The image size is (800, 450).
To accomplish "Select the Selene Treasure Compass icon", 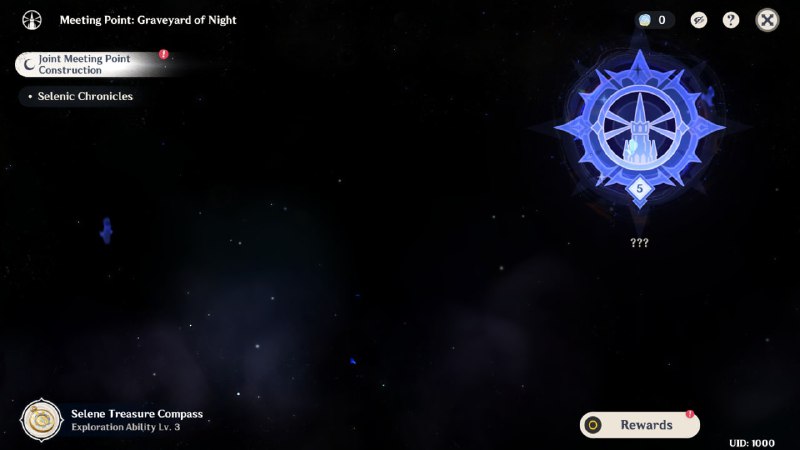I will [42, 420].
